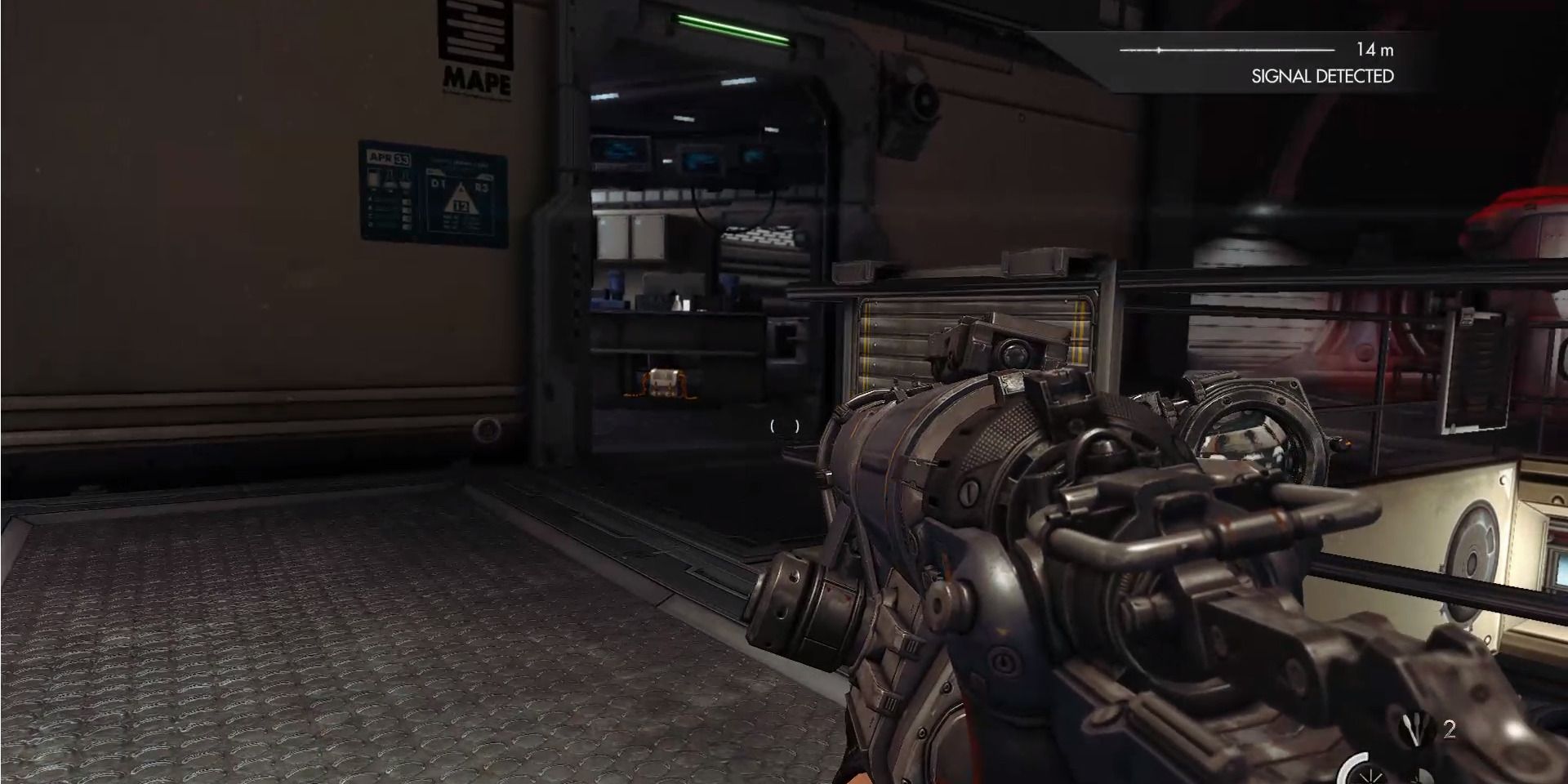
Task: Click the starburst icon inside the weapon ring
Action: coord(1370,777)
